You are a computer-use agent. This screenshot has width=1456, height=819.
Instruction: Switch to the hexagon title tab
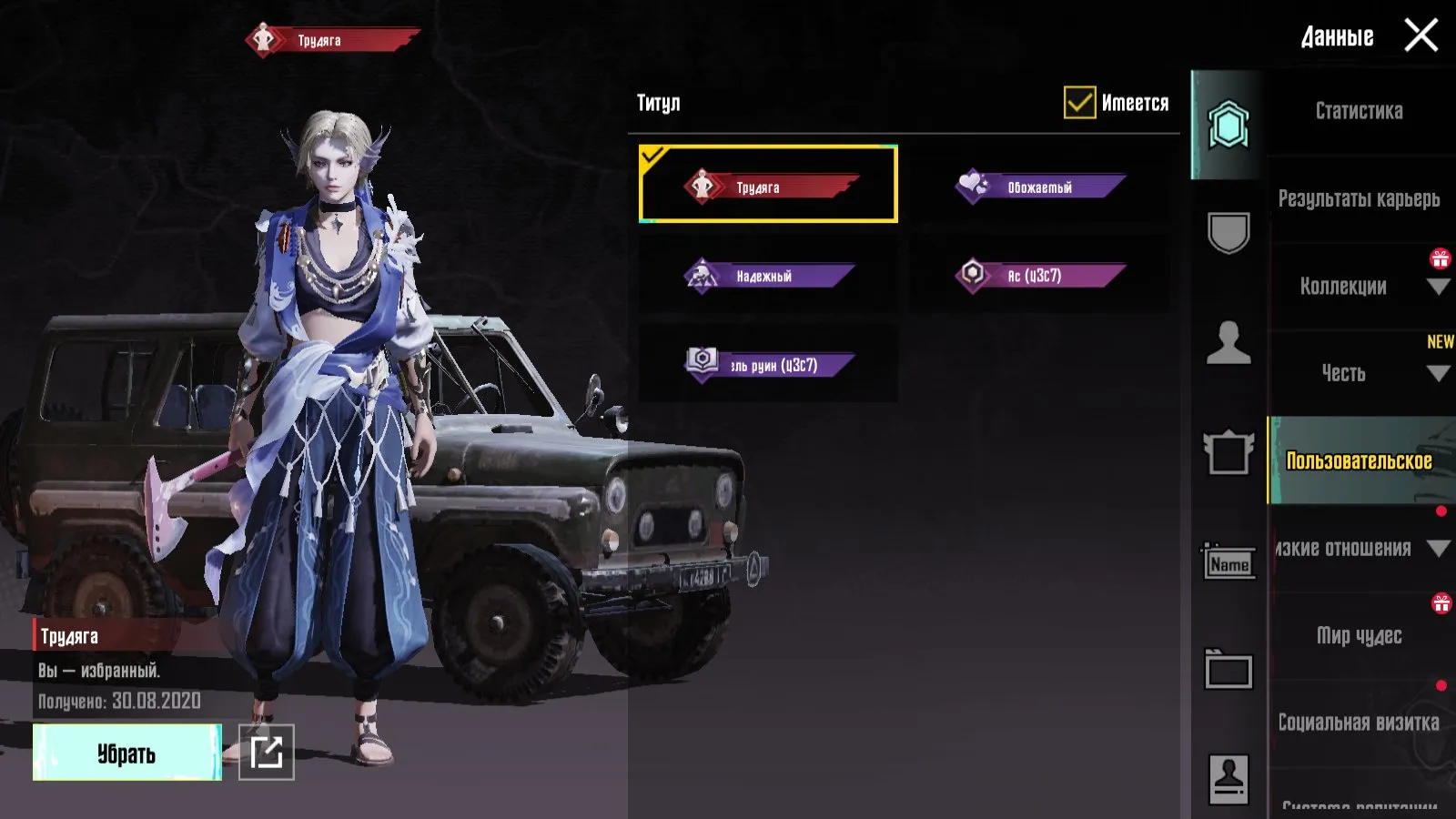(1228, 125)
